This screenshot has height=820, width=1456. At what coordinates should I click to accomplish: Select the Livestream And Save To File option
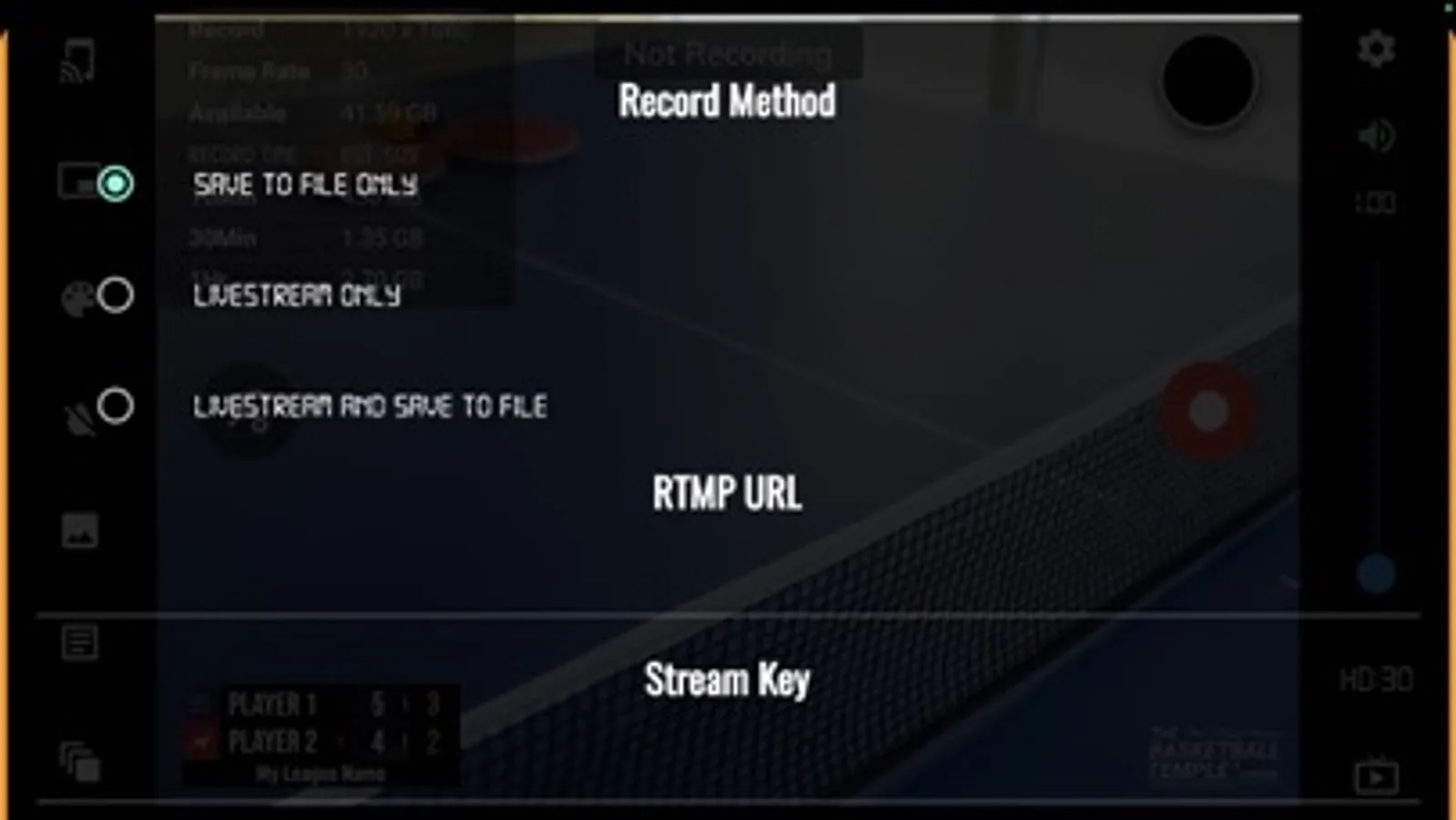(x=370, y=406)
